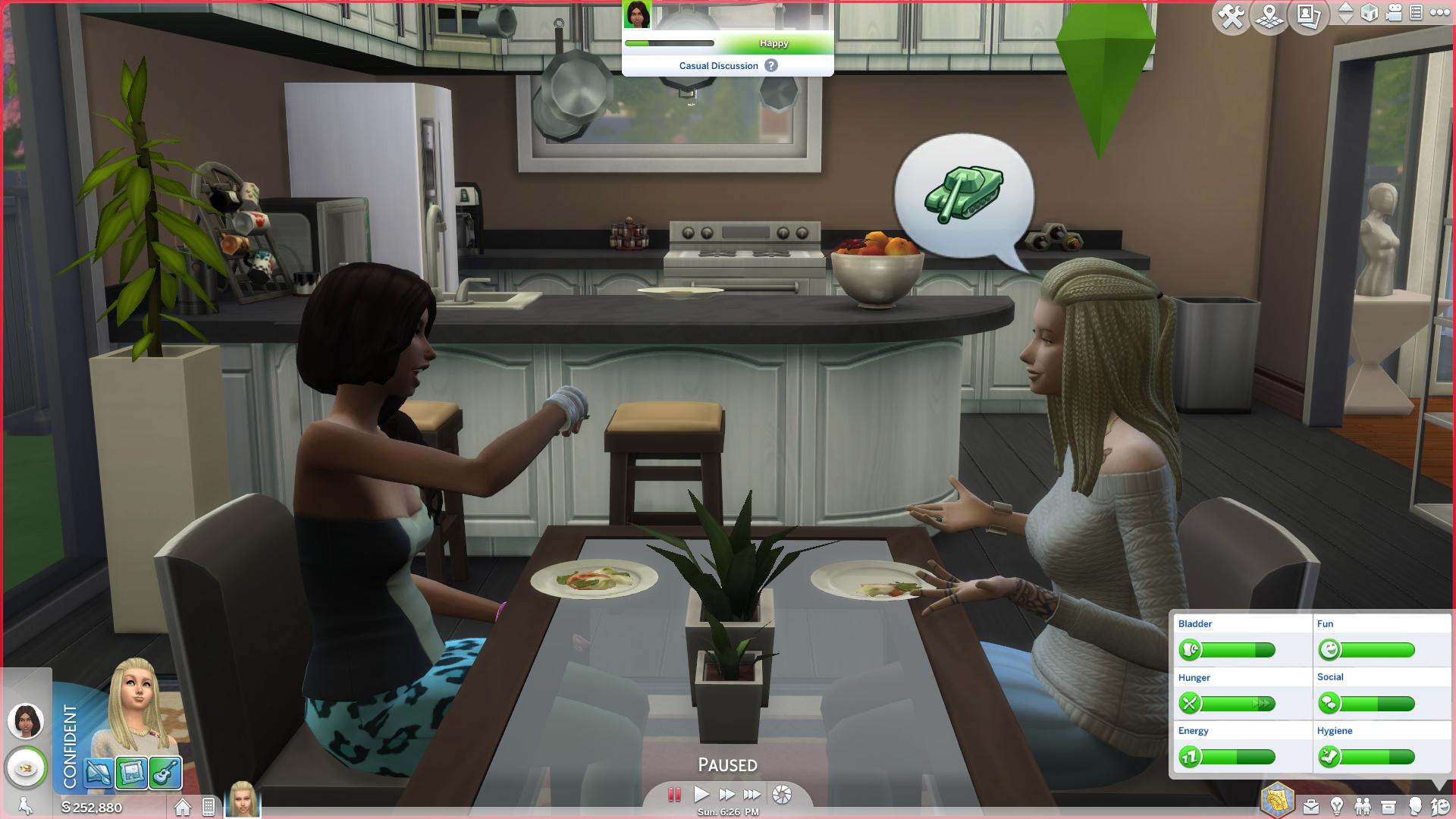
Task: Open the Career briefcase panel
Action: (x=1311, y=806)
